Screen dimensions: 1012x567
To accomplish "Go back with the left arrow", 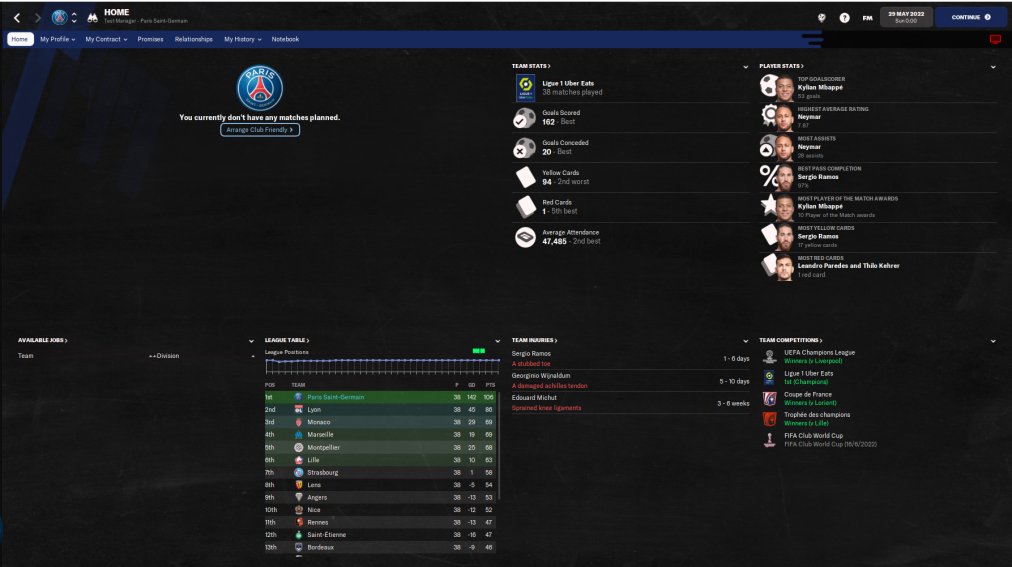I will [17, 17].
